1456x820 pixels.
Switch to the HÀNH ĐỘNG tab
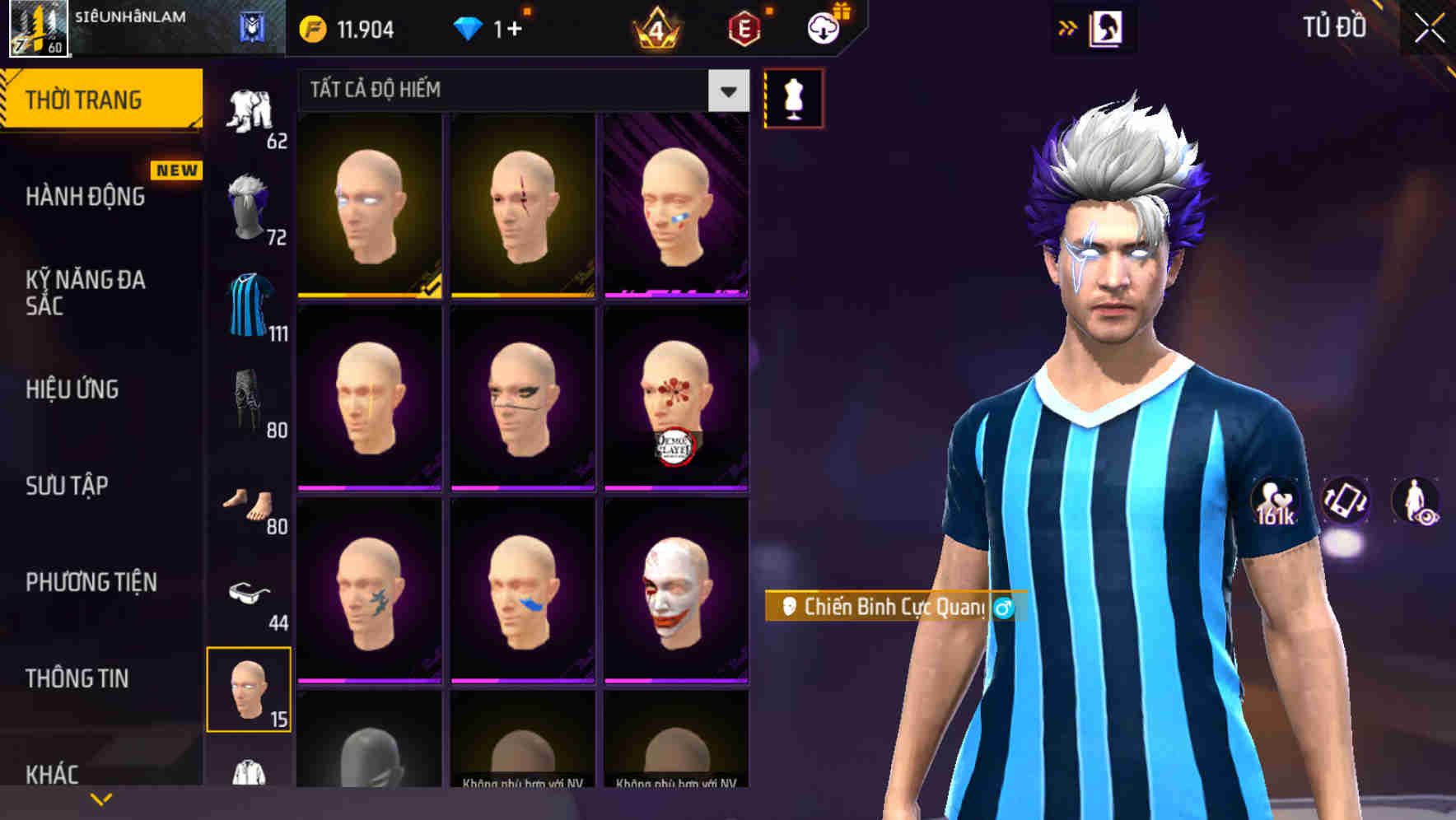82,196
